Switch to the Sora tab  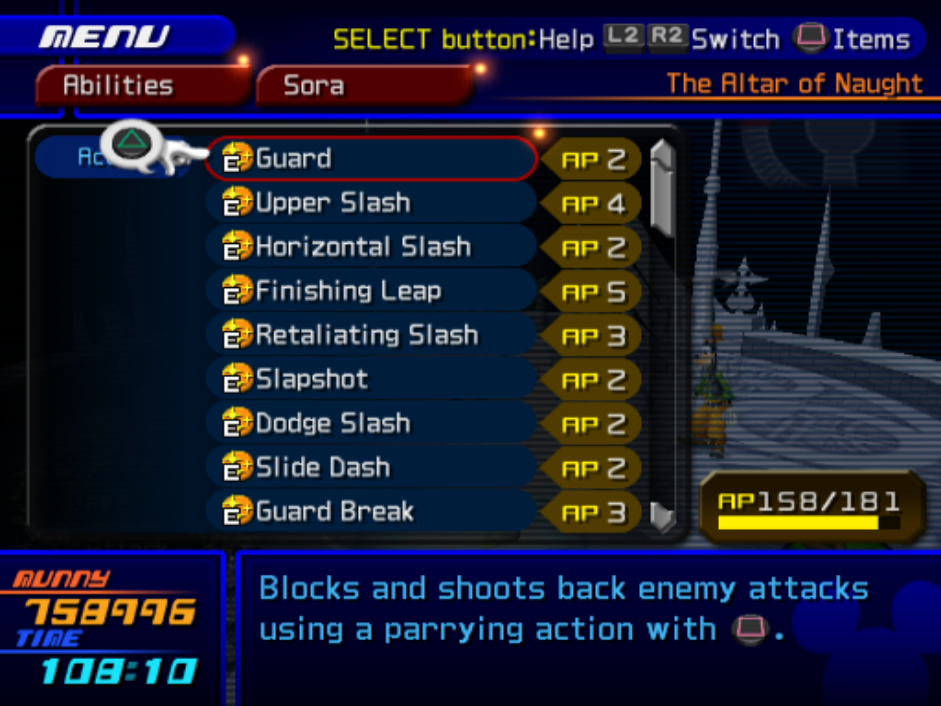[x=360, y=86]
